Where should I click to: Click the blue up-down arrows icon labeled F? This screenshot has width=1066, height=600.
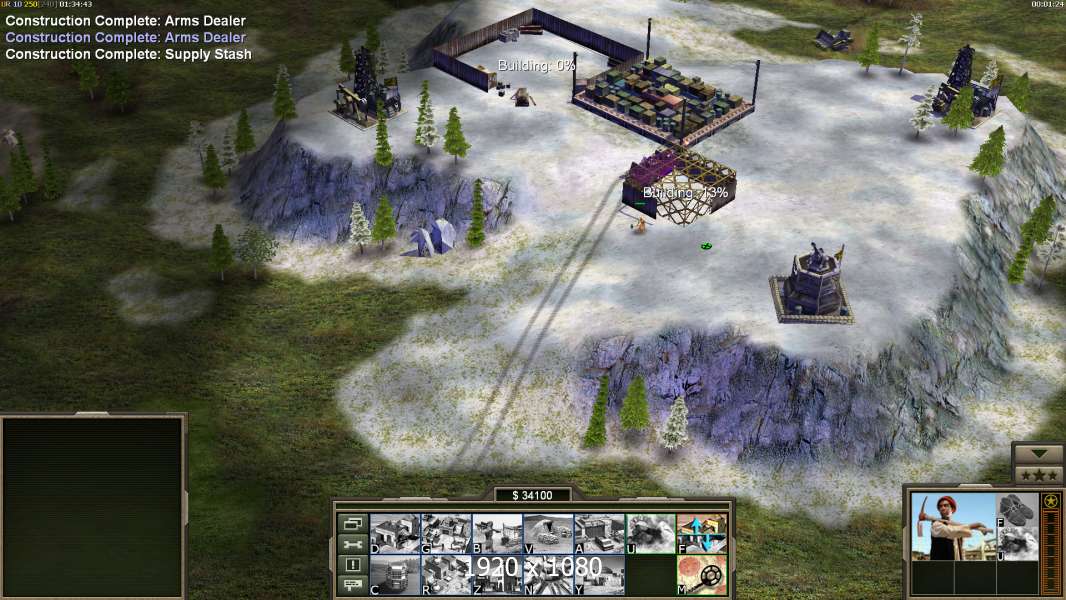[701, 534]
